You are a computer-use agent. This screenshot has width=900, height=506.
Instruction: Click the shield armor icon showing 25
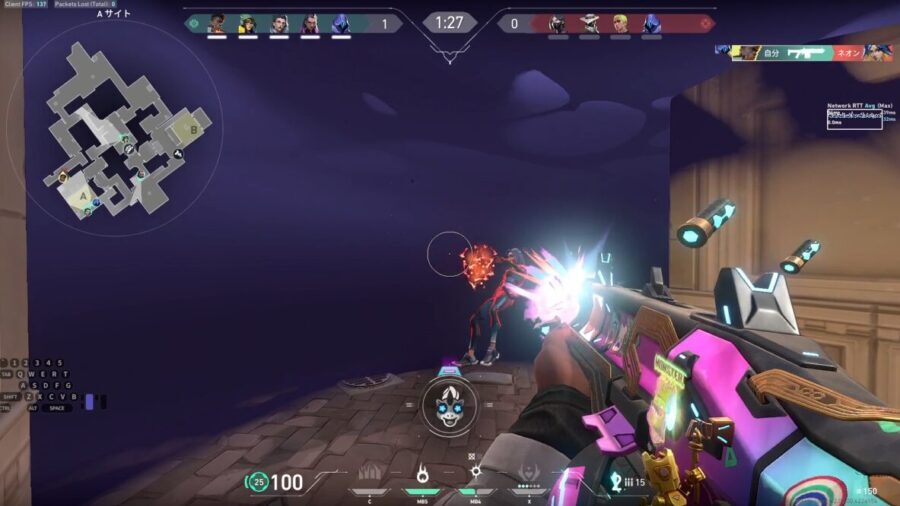[258, 482]
